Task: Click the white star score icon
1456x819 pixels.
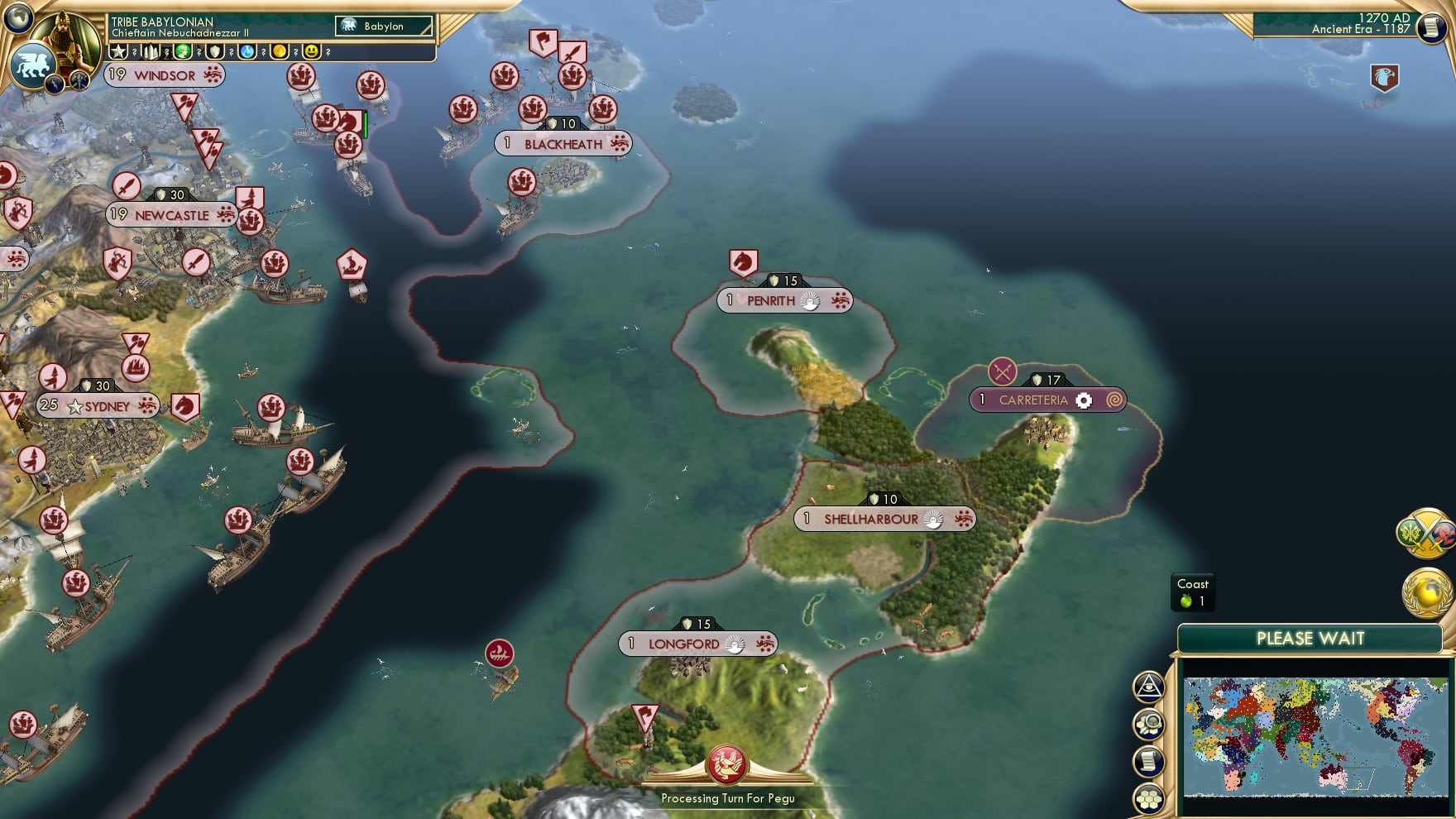Action: point(118,52)
